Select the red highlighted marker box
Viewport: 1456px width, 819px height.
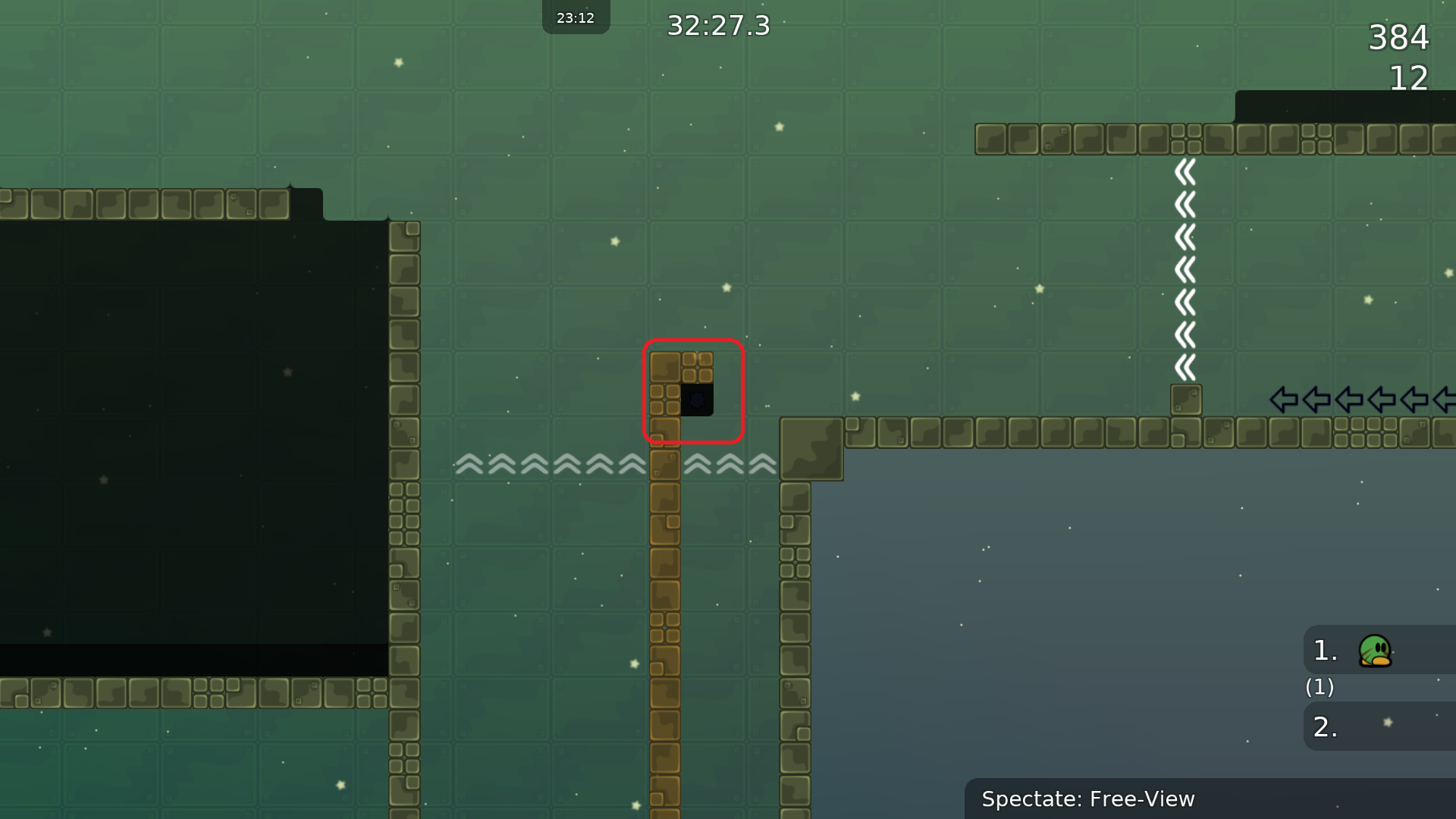coord(694,391)
